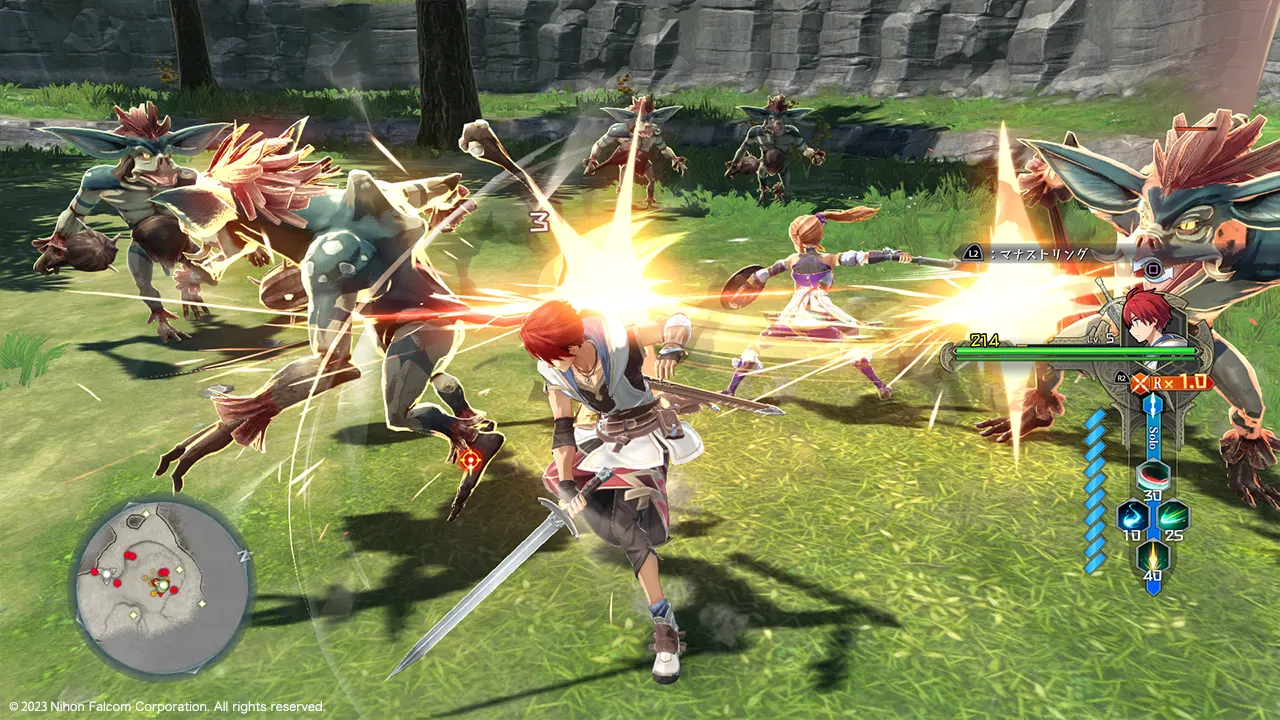Screen dimensions: 1280x720
Task: Trigger the green slash skill costing 25
Action: point(1172,516)
